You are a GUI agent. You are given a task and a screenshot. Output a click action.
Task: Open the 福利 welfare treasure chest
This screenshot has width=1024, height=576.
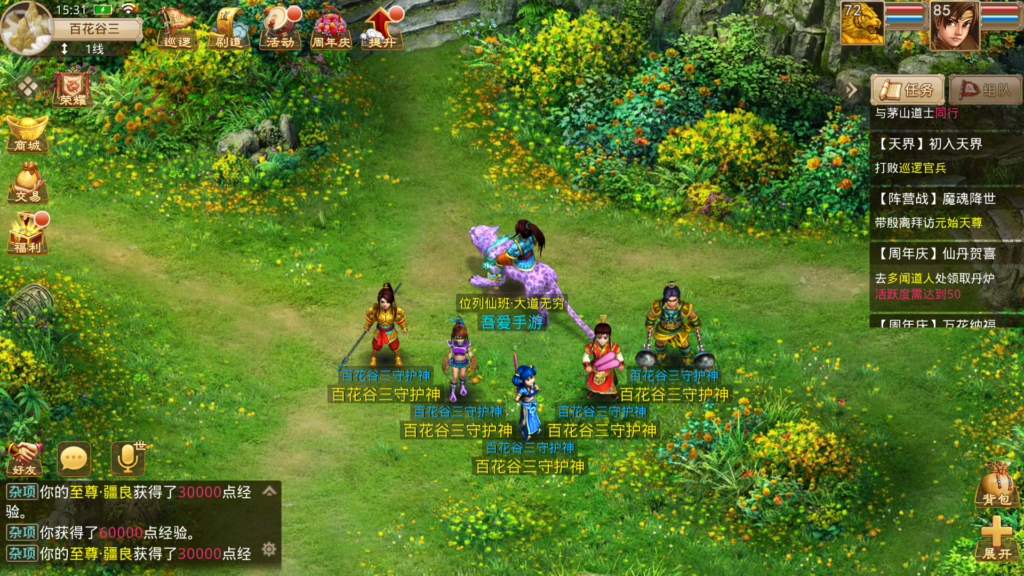coord(26,234)
